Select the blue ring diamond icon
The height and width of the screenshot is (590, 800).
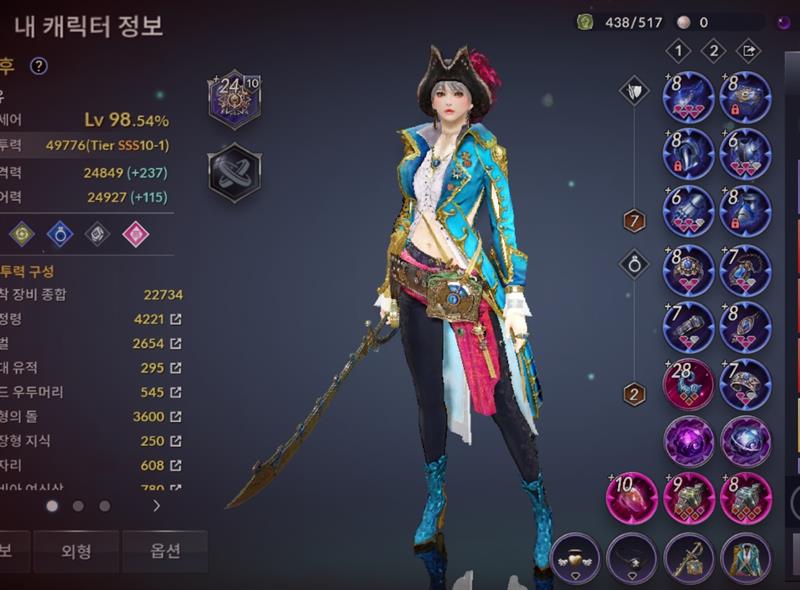pos(60,234)
